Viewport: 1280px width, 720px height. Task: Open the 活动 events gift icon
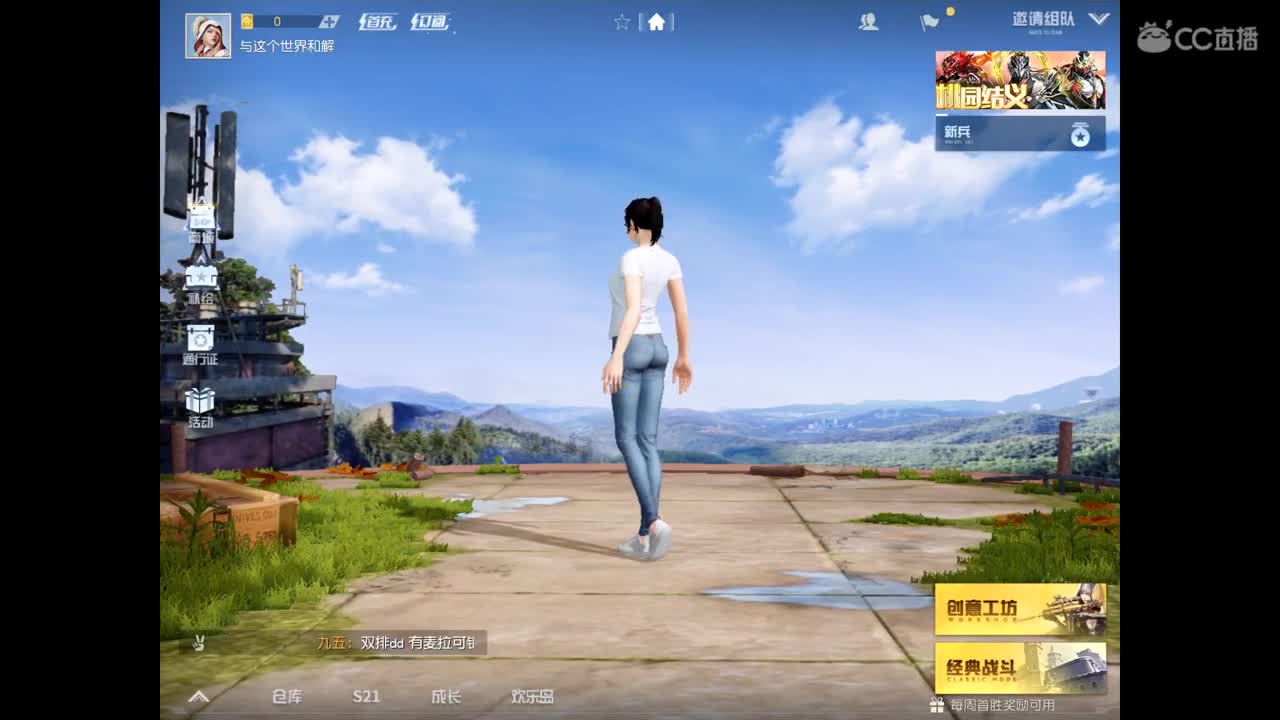(199, 400)
